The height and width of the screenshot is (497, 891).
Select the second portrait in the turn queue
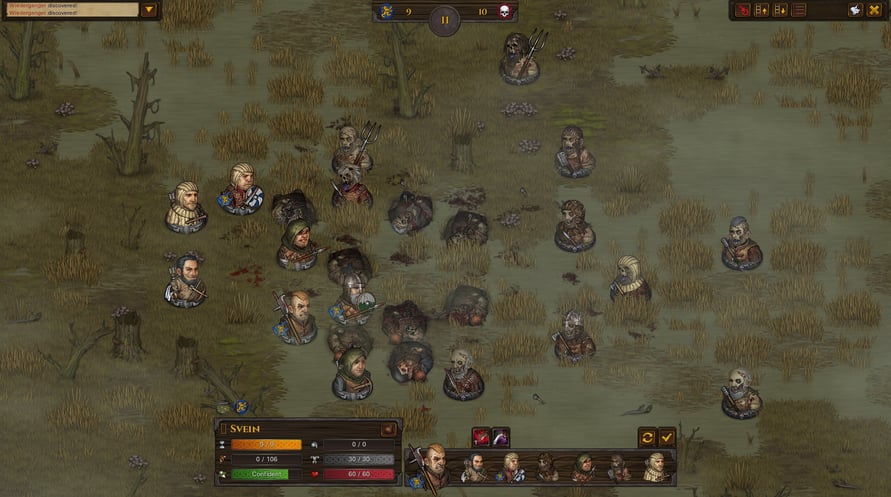tap(475, 467)
